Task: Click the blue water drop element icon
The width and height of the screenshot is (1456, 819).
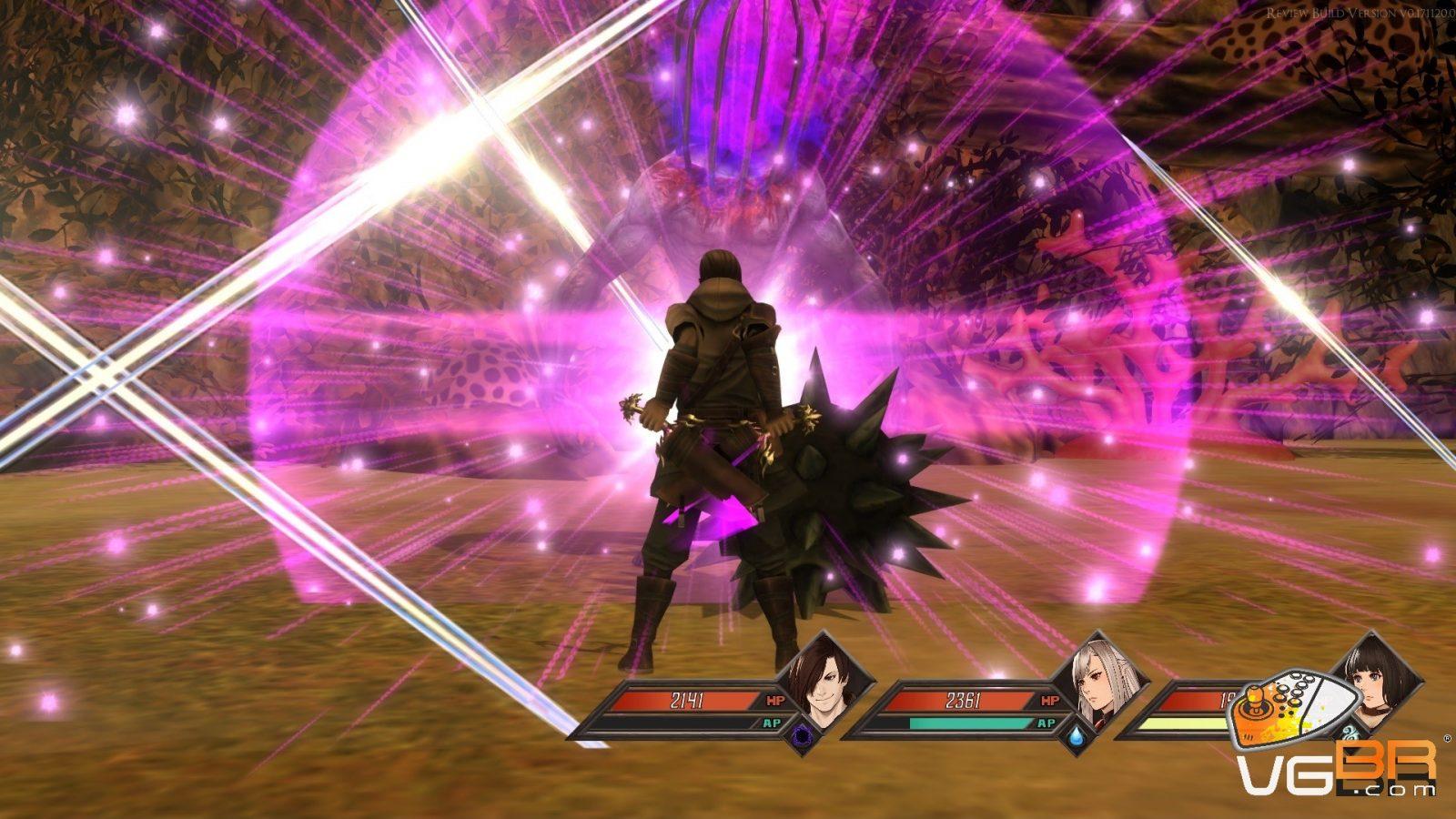Action: click(1078, 735)
